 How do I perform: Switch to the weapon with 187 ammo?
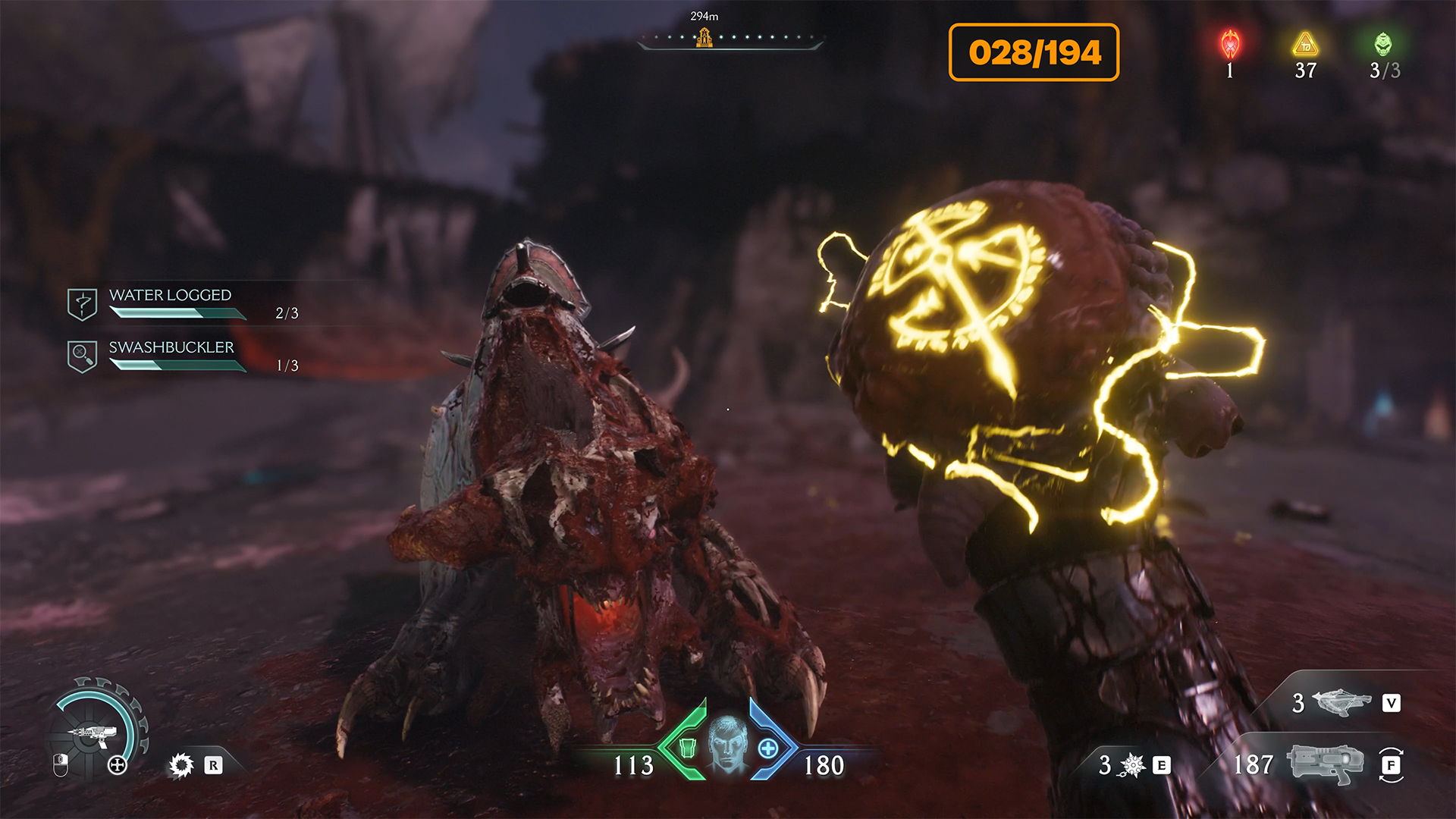pyautogui.click(x=1324, y=764)
